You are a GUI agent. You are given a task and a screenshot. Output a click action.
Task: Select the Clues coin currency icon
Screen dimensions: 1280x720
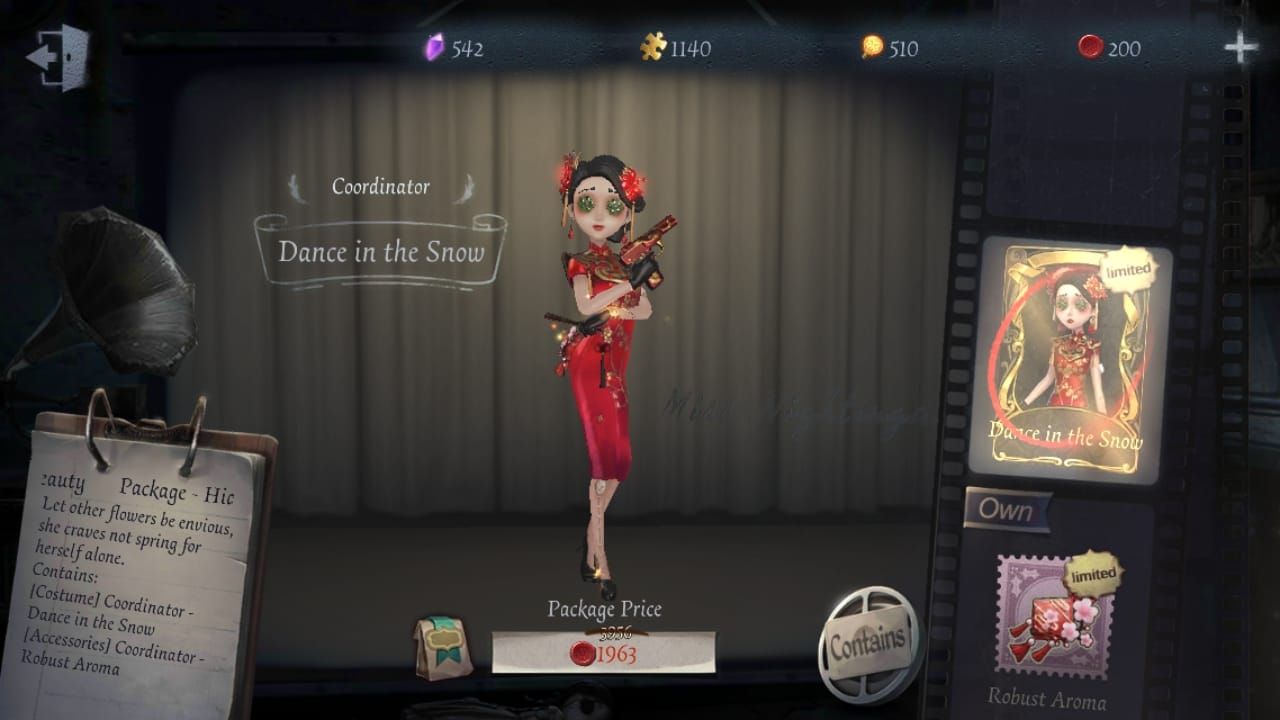click(x=873, y=45)
